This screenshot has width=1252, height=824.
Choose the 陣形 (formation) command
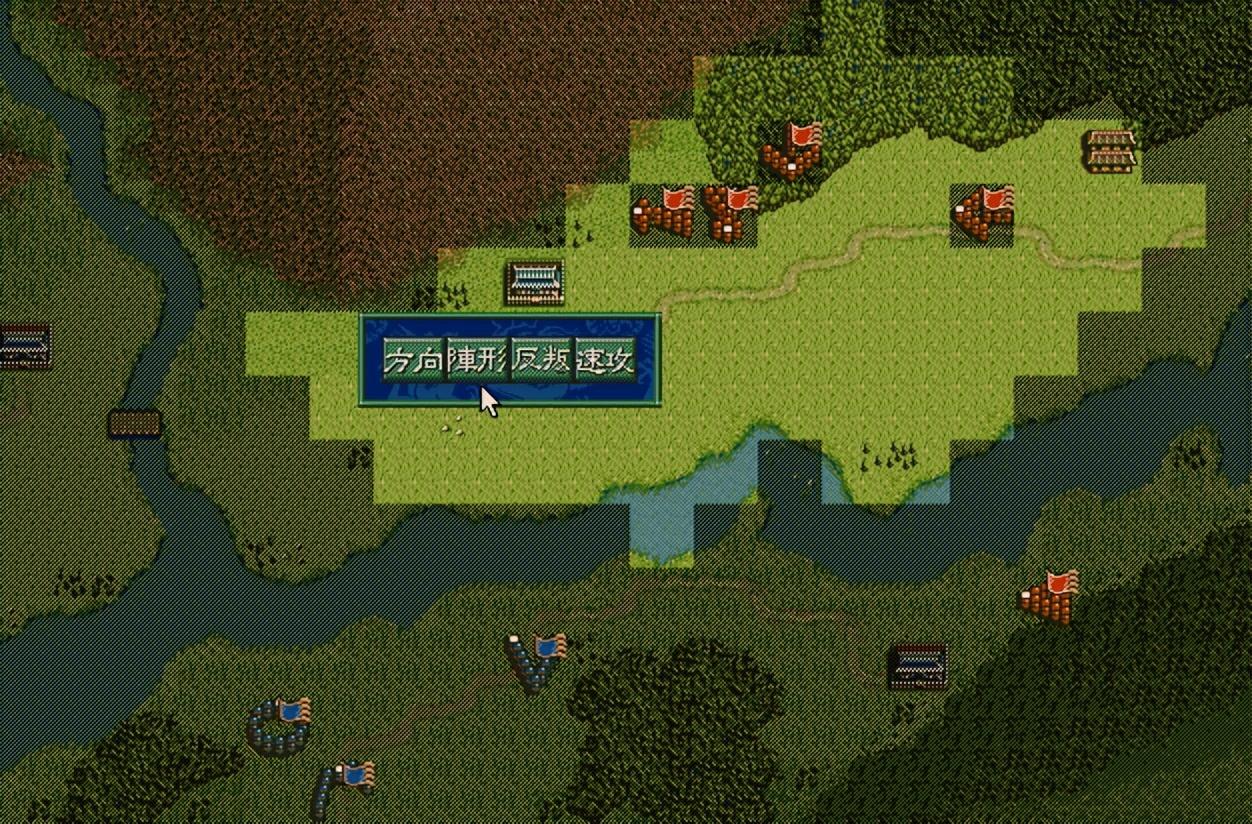477,361
